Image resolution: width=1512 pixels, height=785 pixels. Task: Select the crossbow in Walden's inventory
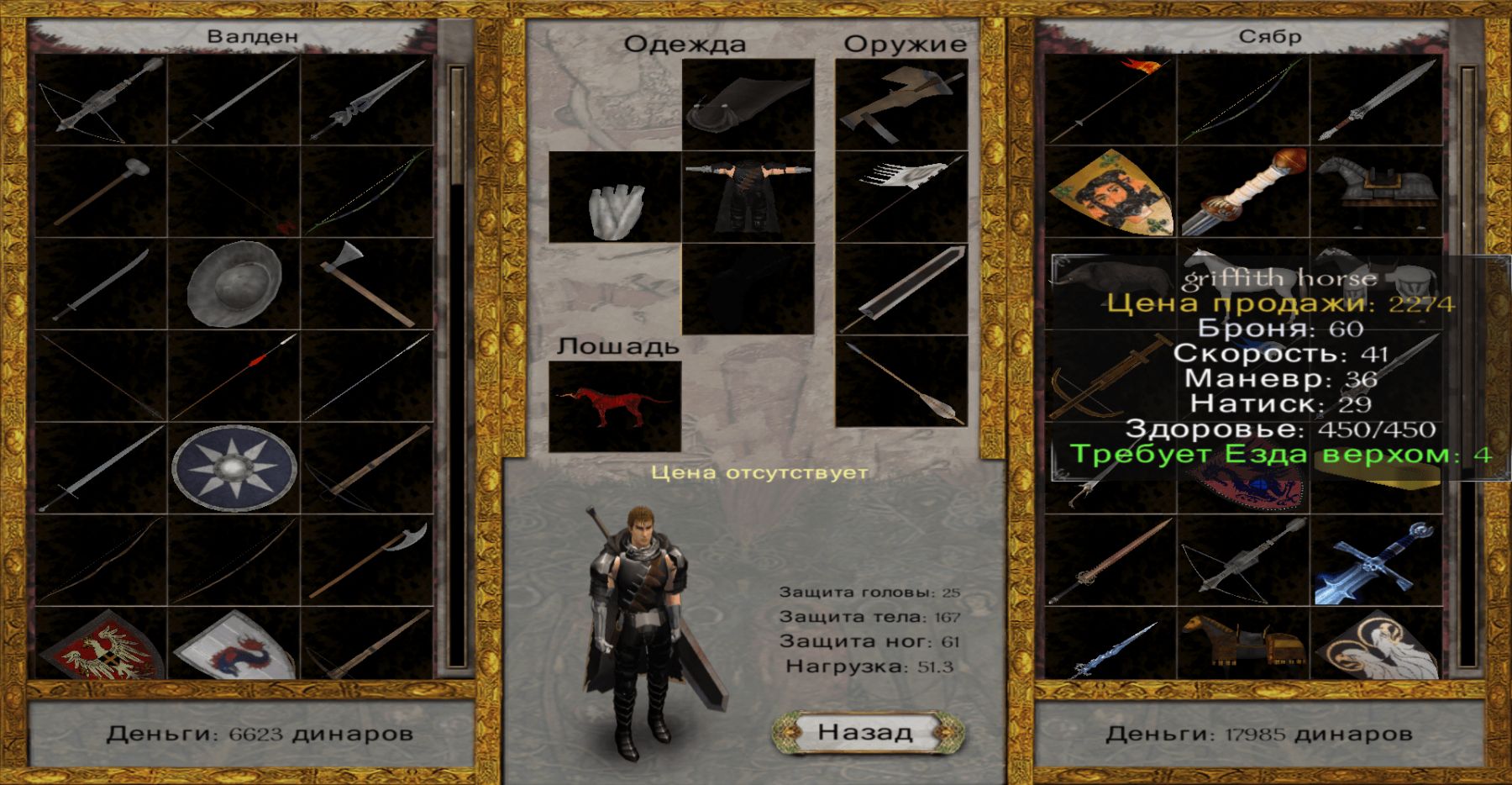(101, 101)
